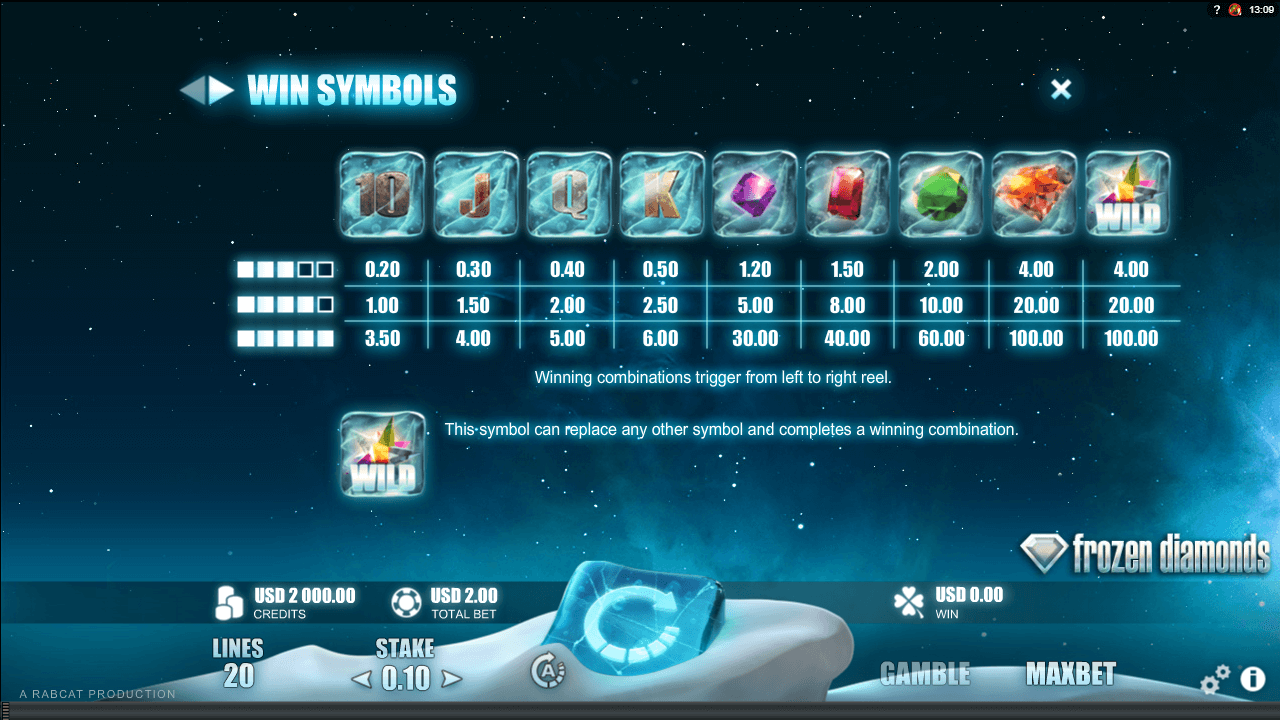Close the Win Symbols paytable
Image resolution: width=1280 pixels, height=720 pixels.
click(x=1061, y=89)
